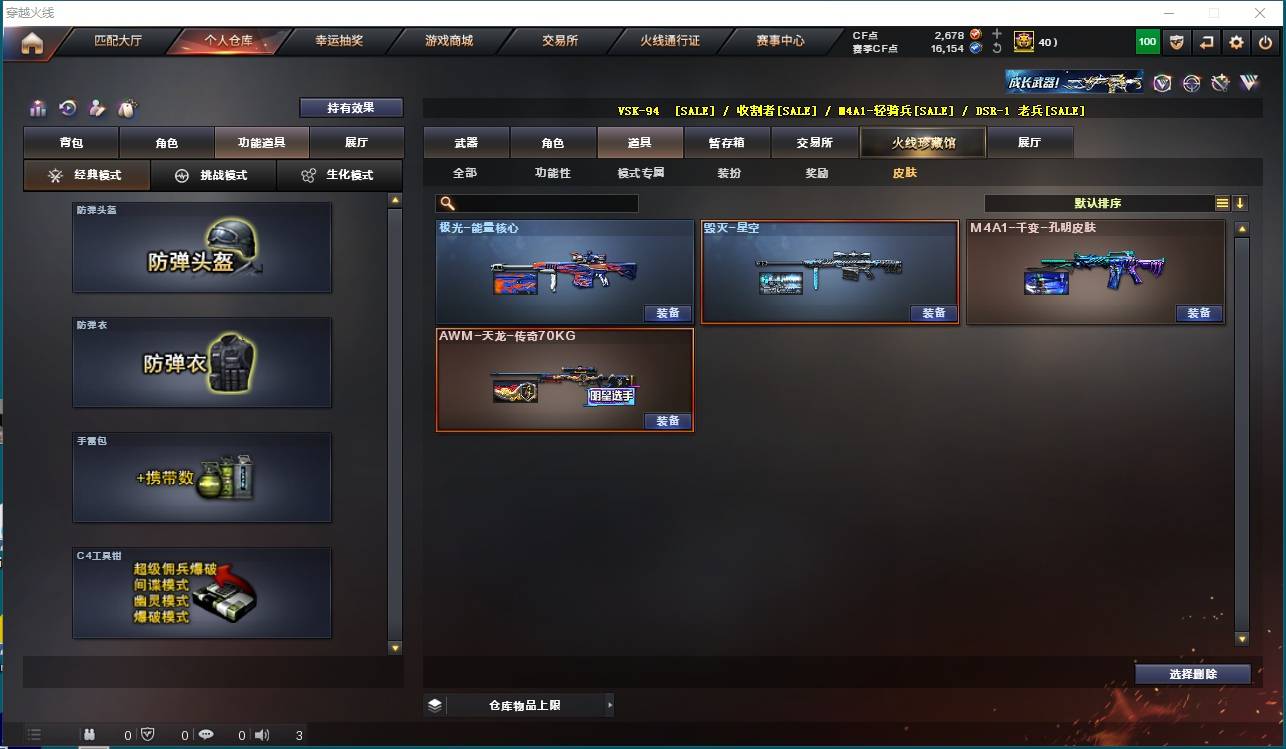Switch to the 火线珍藏馆 tab
The width and height of the screenshot is (1286, 749).
point(921,142)
